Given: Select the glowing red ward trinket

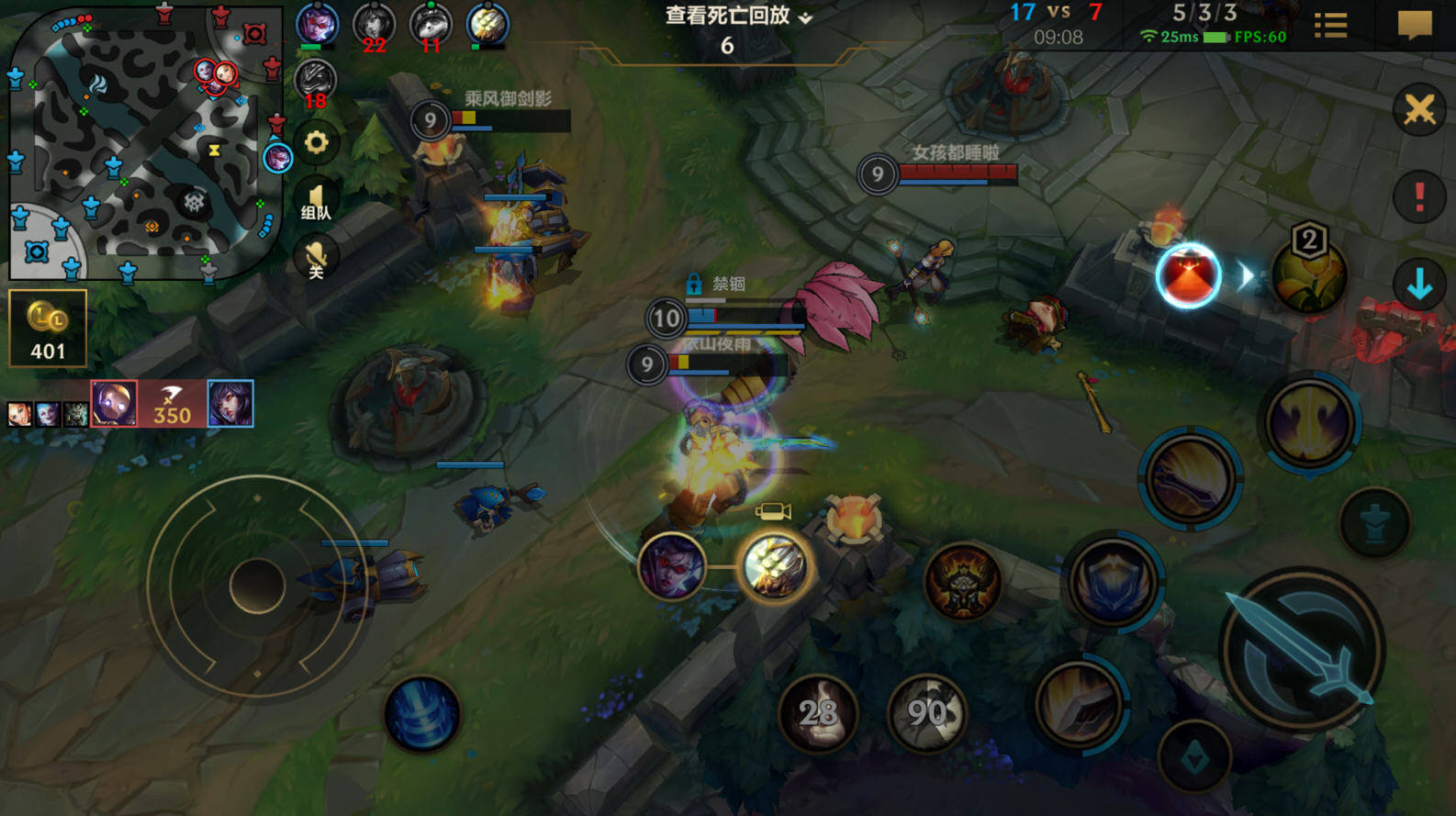Looking at the screenshot, I should [x=1188, y=275].
